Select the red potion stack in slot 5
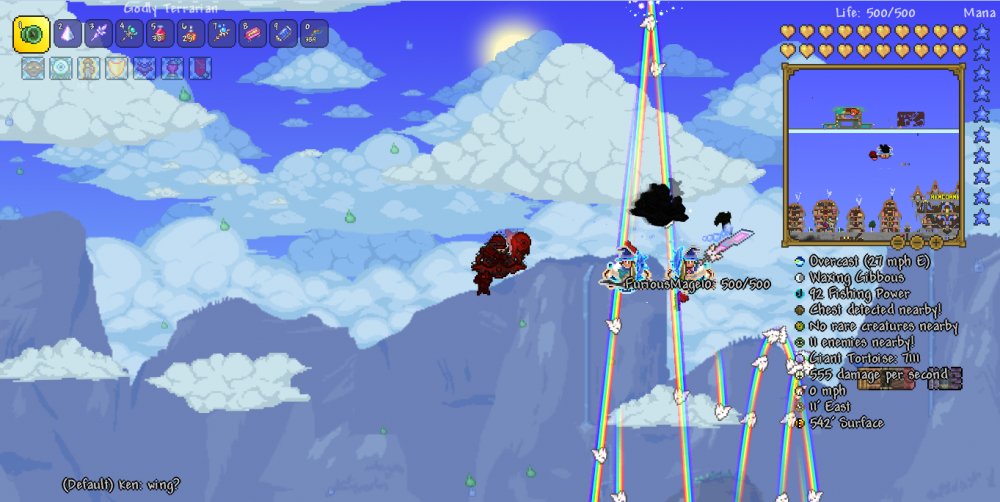Screen dimensions: 1000x502 (160, 34)
